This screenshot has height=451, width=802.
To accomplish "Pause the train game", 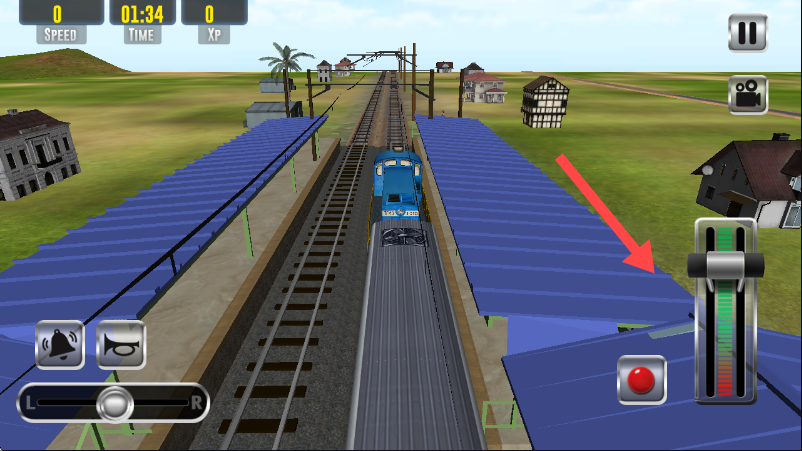I will [747, 32].
